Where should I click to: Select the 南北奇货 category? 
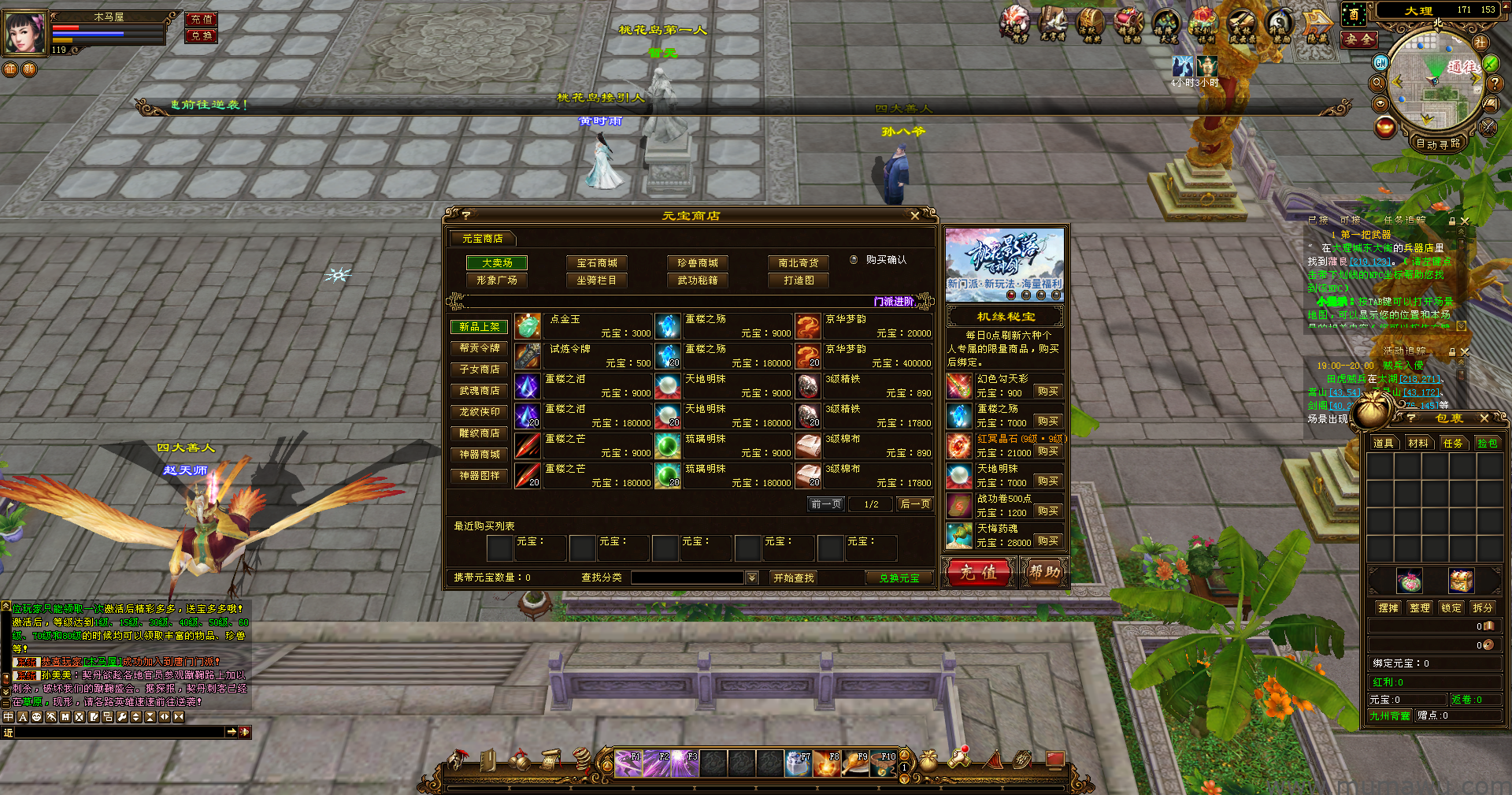[799, 263]
